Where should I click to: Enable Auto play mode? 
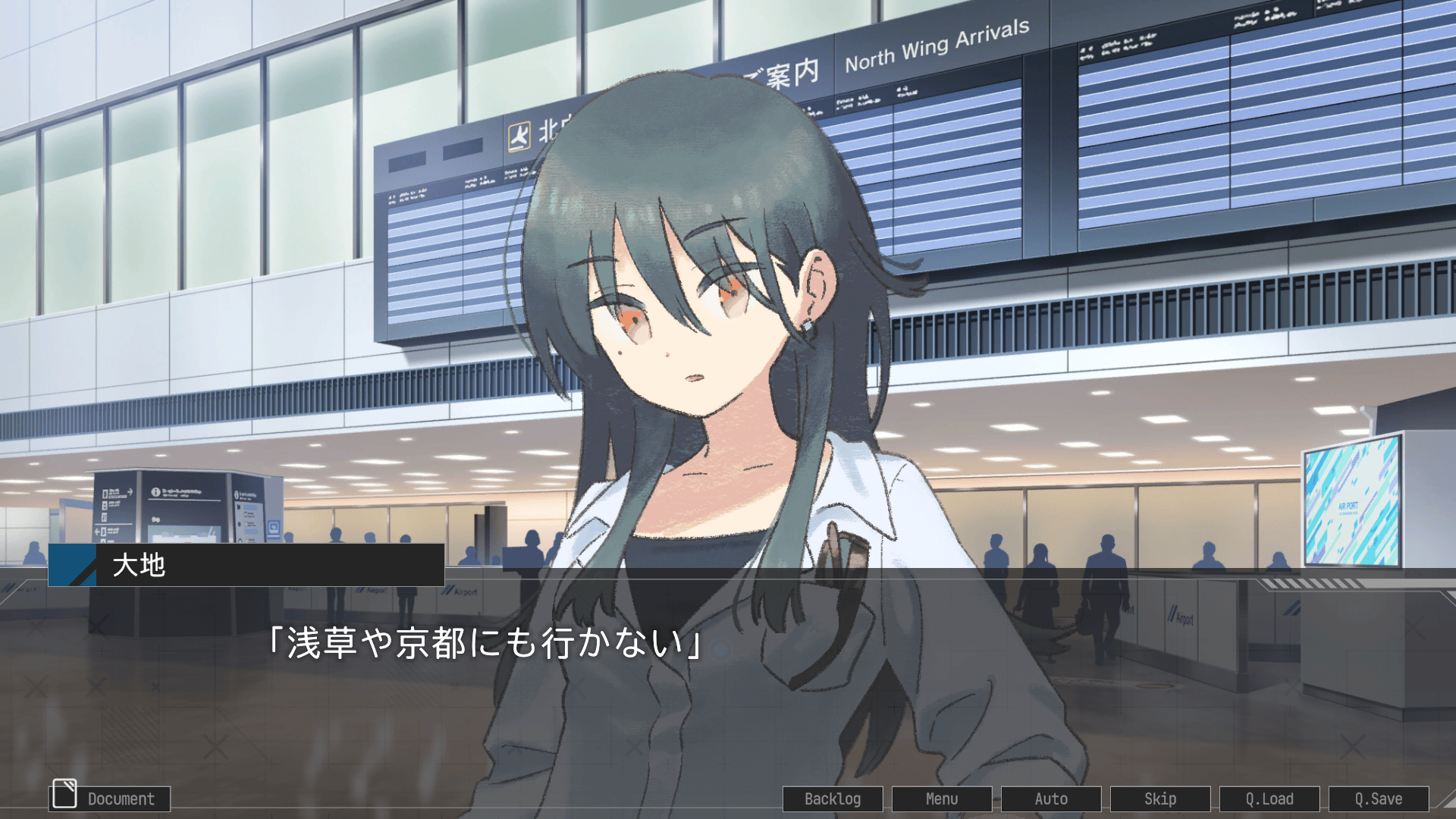pos(1051,798)
